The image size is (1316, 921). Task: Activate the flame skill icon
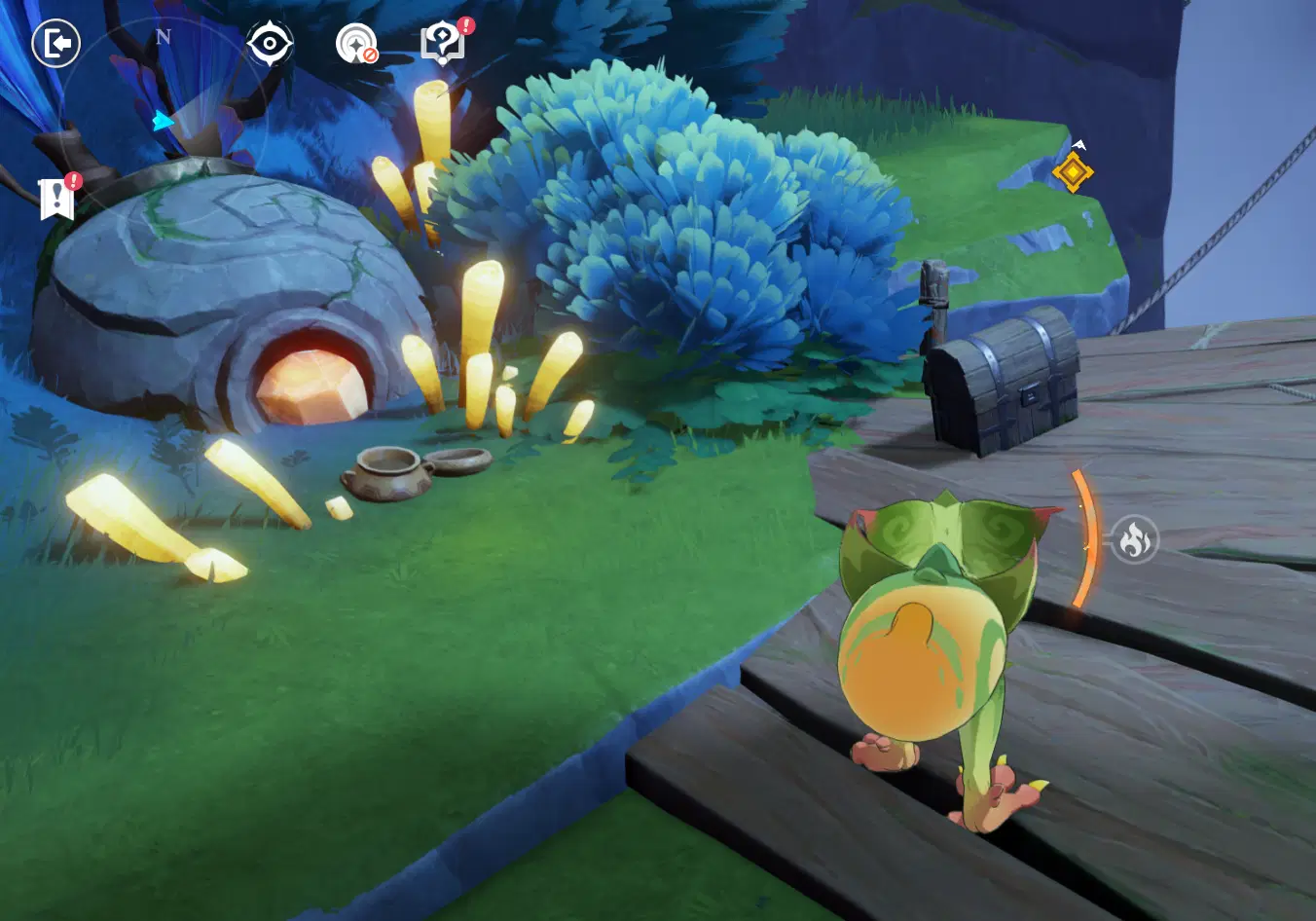click(1135, 538)
